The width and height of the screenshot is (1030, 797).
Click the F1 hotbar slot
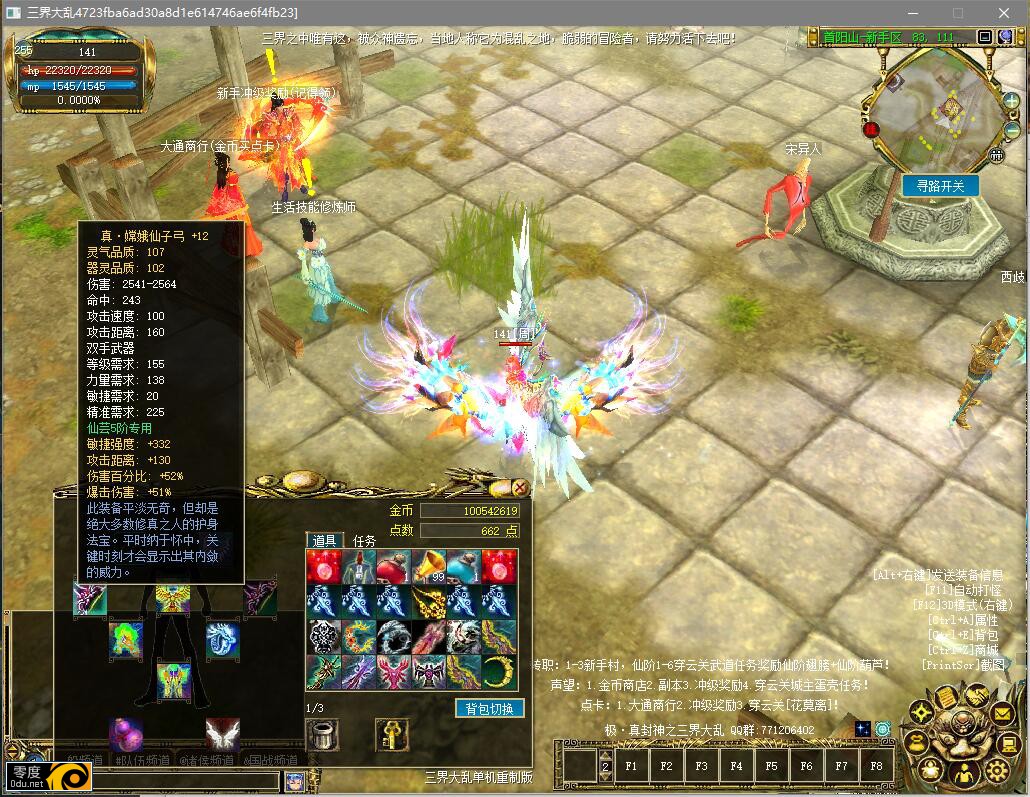pyautogui.click(x=631, y=766)
